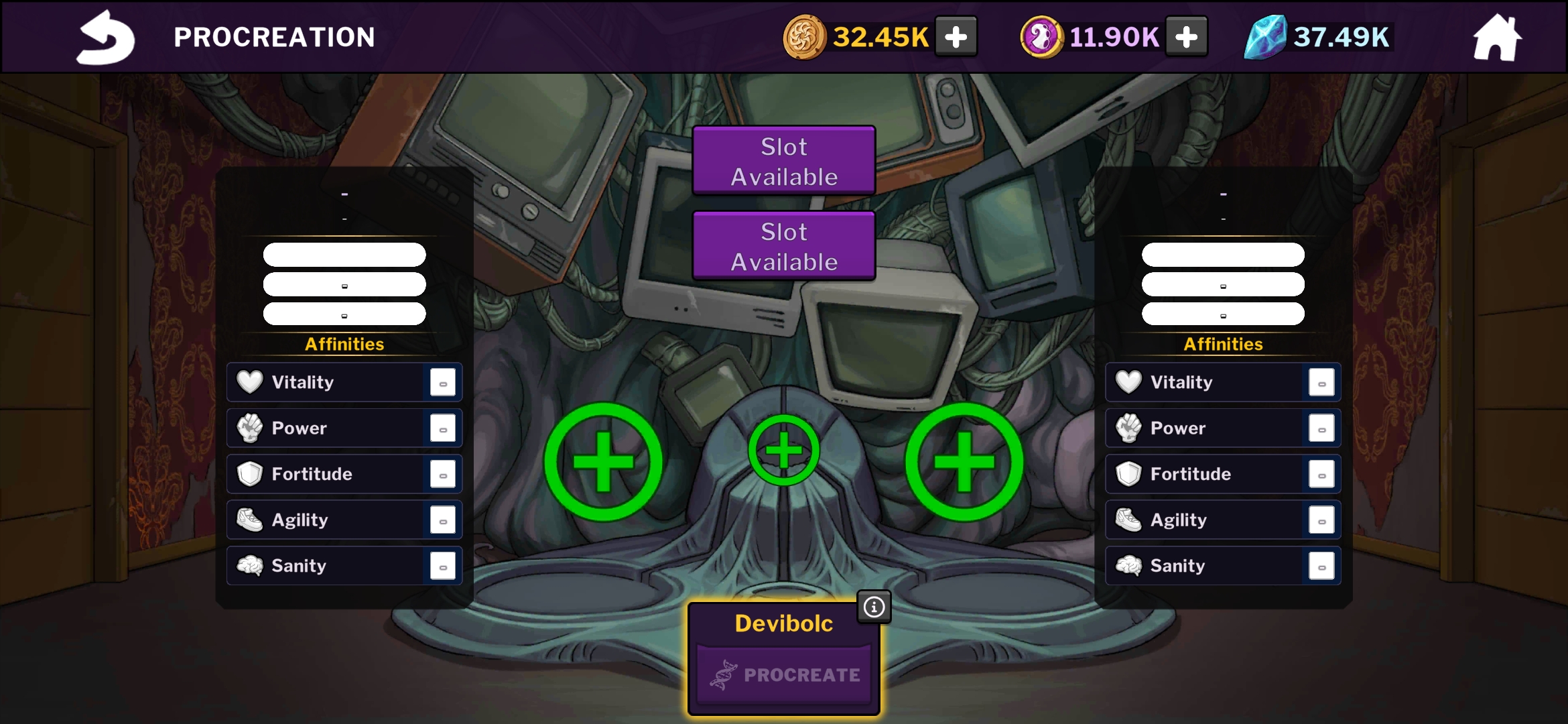Open the home screen

point(1497,38)
